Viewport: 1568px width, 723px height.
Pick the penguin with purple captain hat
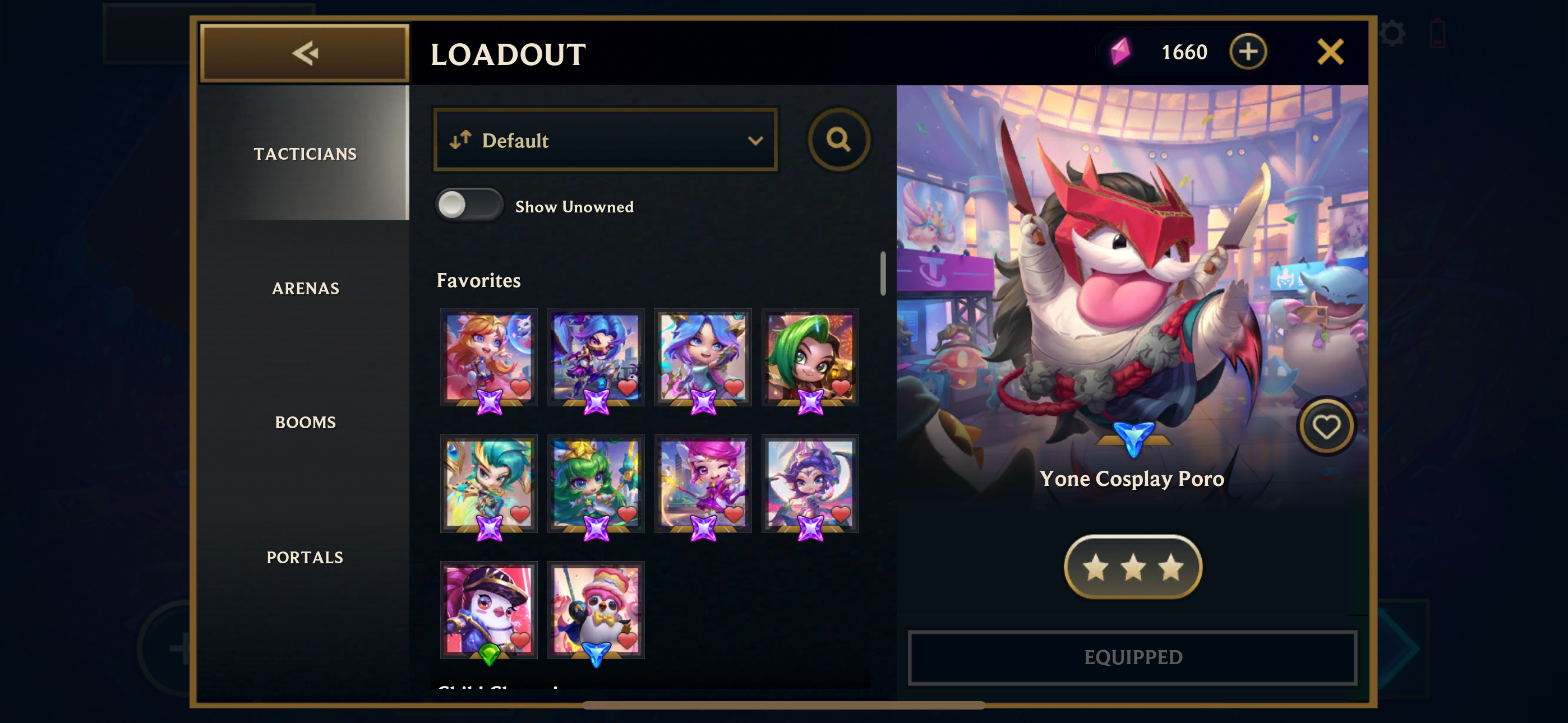pos(489,609)
